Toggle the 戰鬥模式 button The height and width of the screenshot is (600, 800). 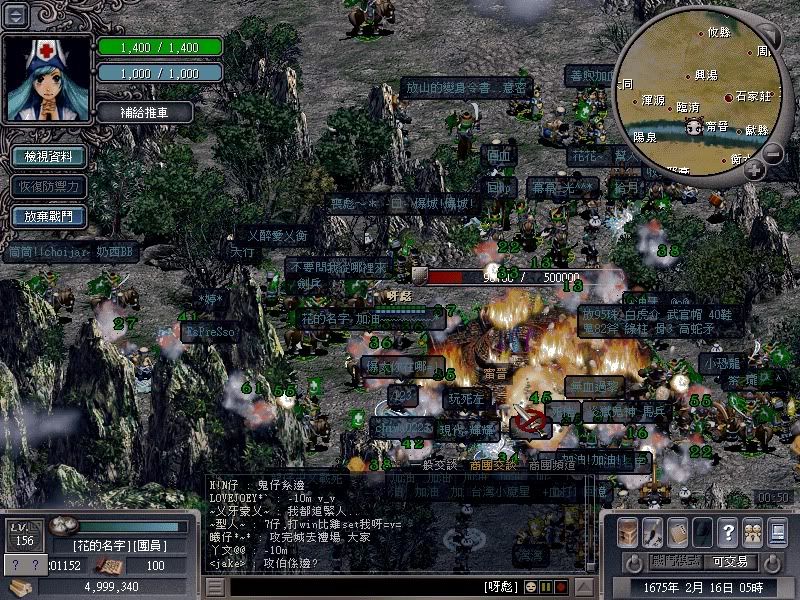[x=675, y=562]
